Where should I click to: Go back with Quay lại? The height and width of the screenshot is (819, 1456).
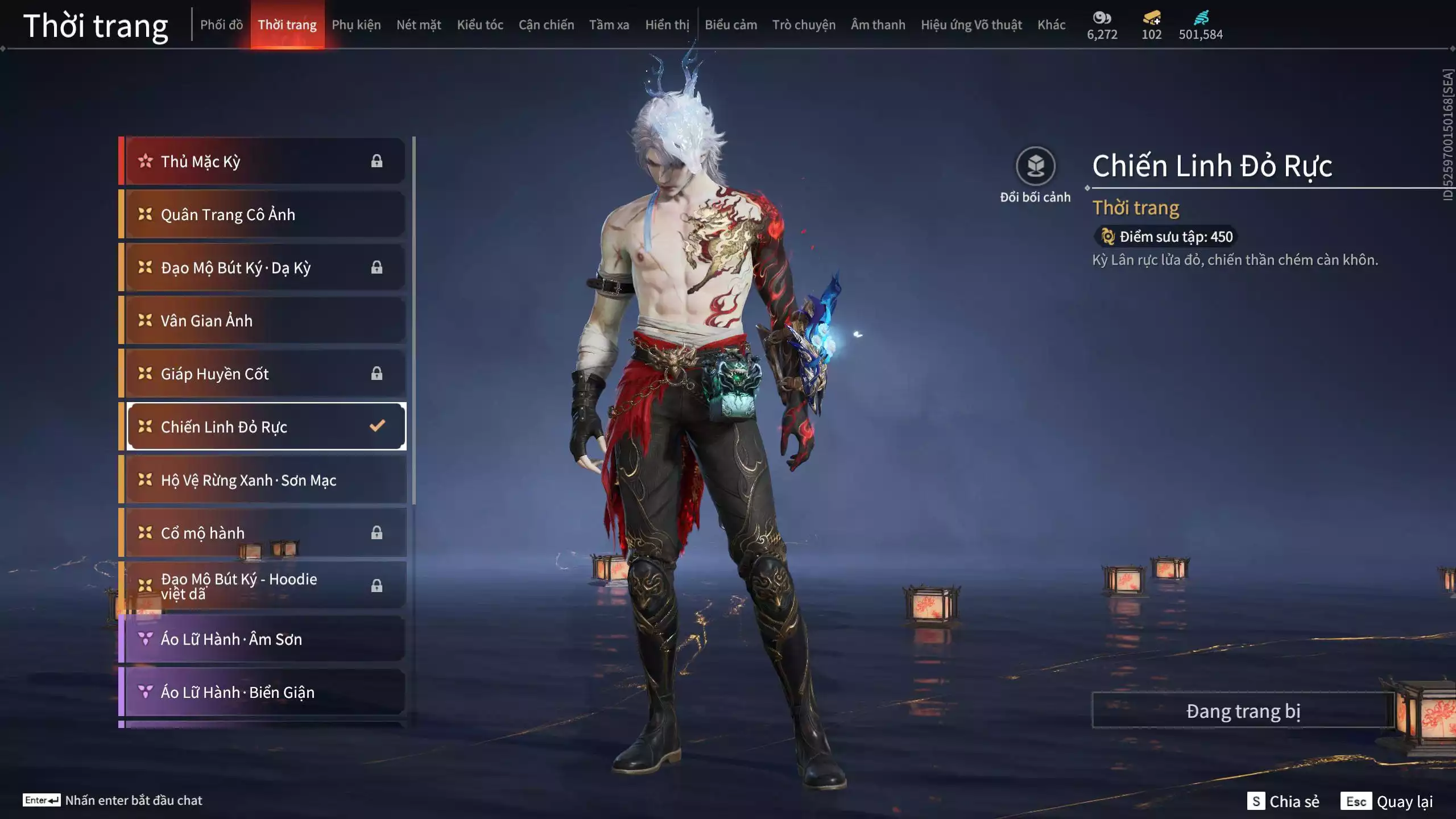1388,801
